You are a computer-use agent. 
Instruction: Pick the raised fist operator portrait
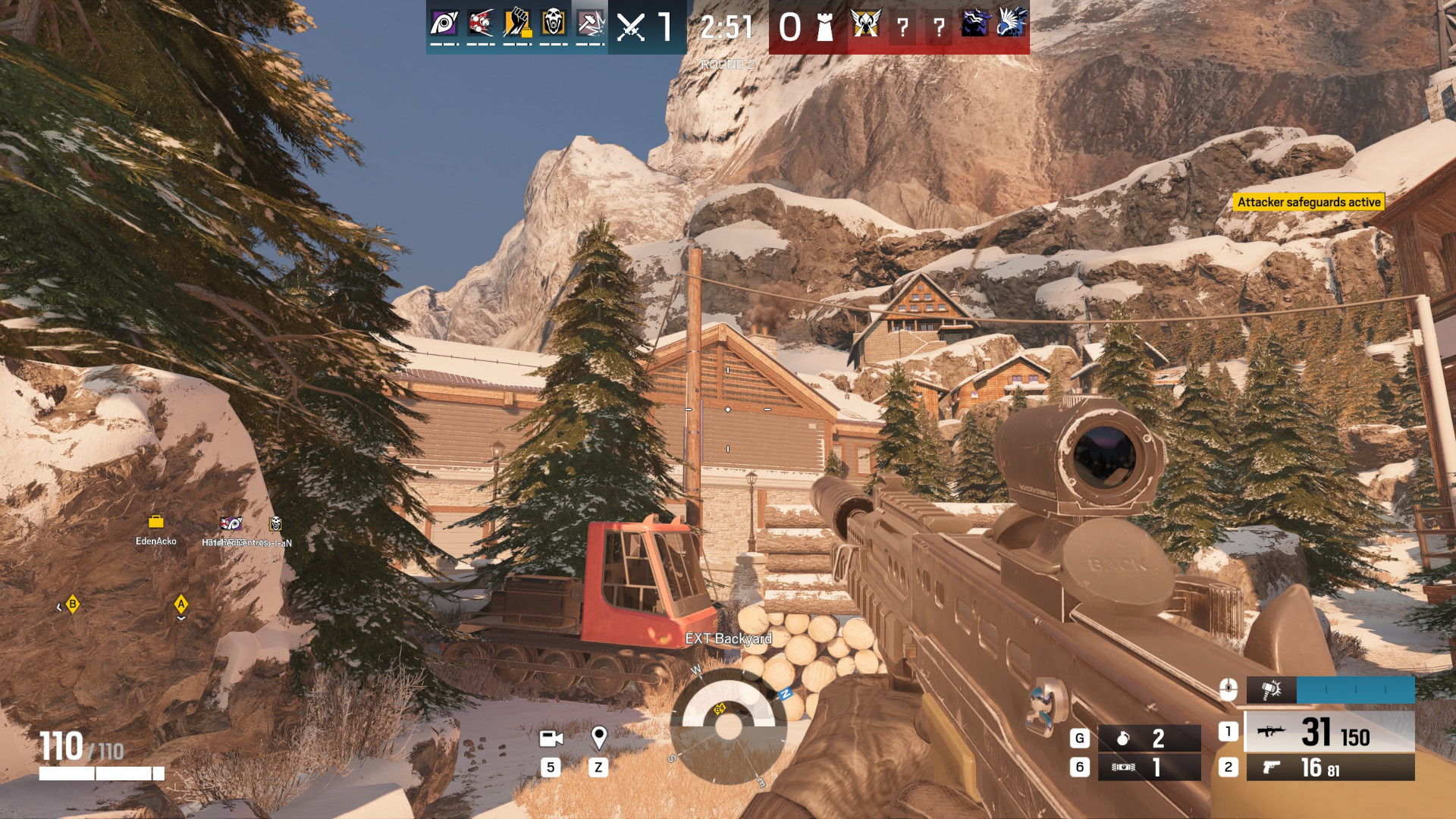517,24
